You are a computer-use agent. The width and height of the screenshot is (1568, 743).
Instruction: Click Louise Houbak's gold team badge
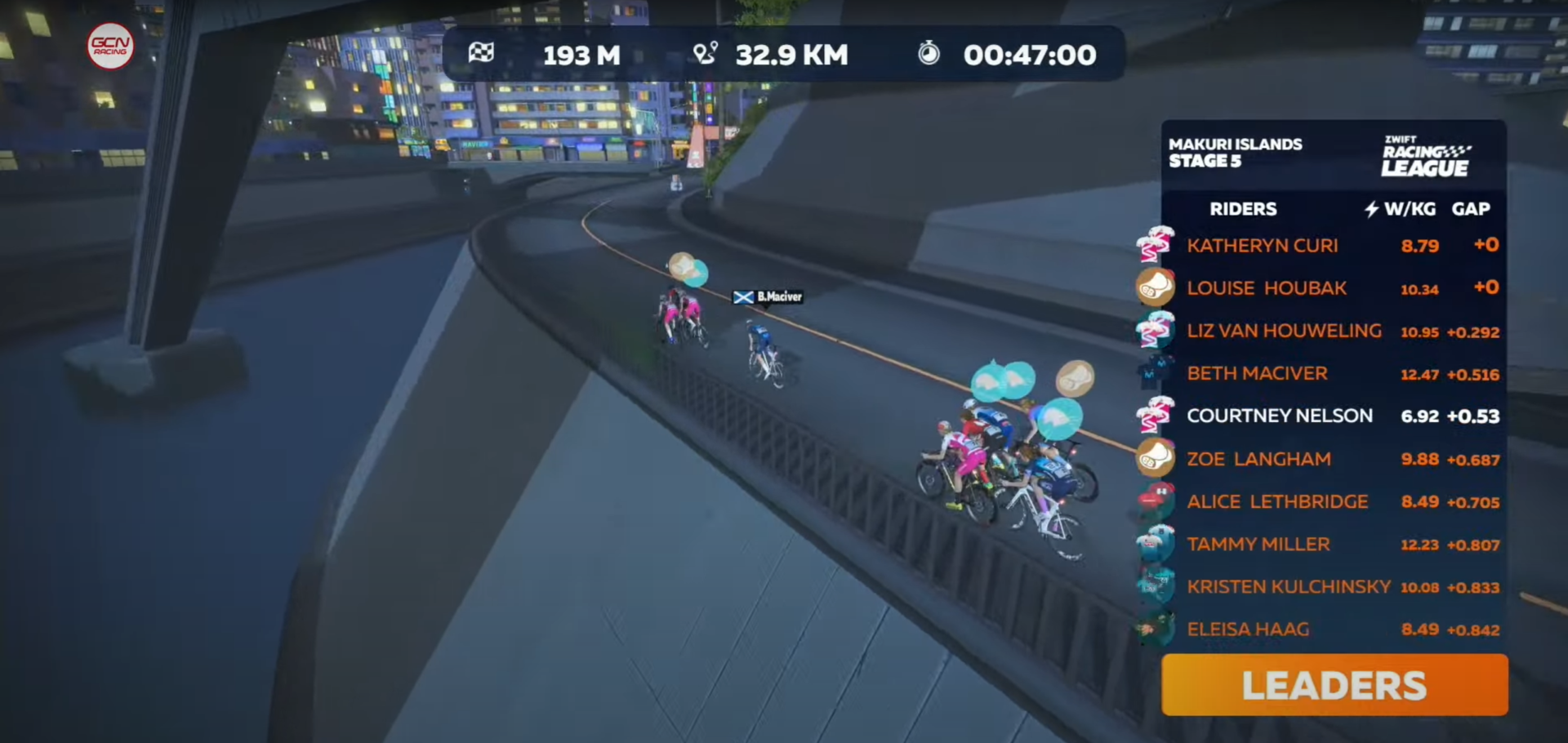[x=1154, y=288]
